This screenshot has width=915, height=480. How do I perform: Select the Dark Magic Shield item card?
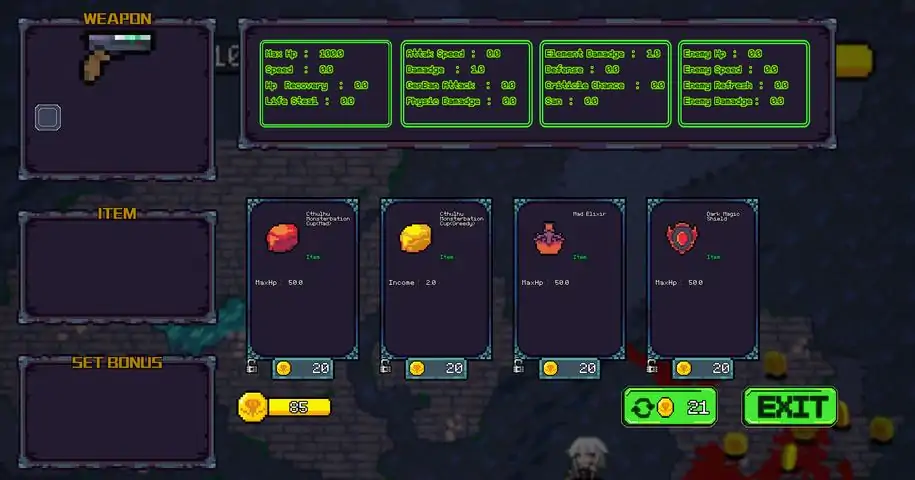(702, 277)
